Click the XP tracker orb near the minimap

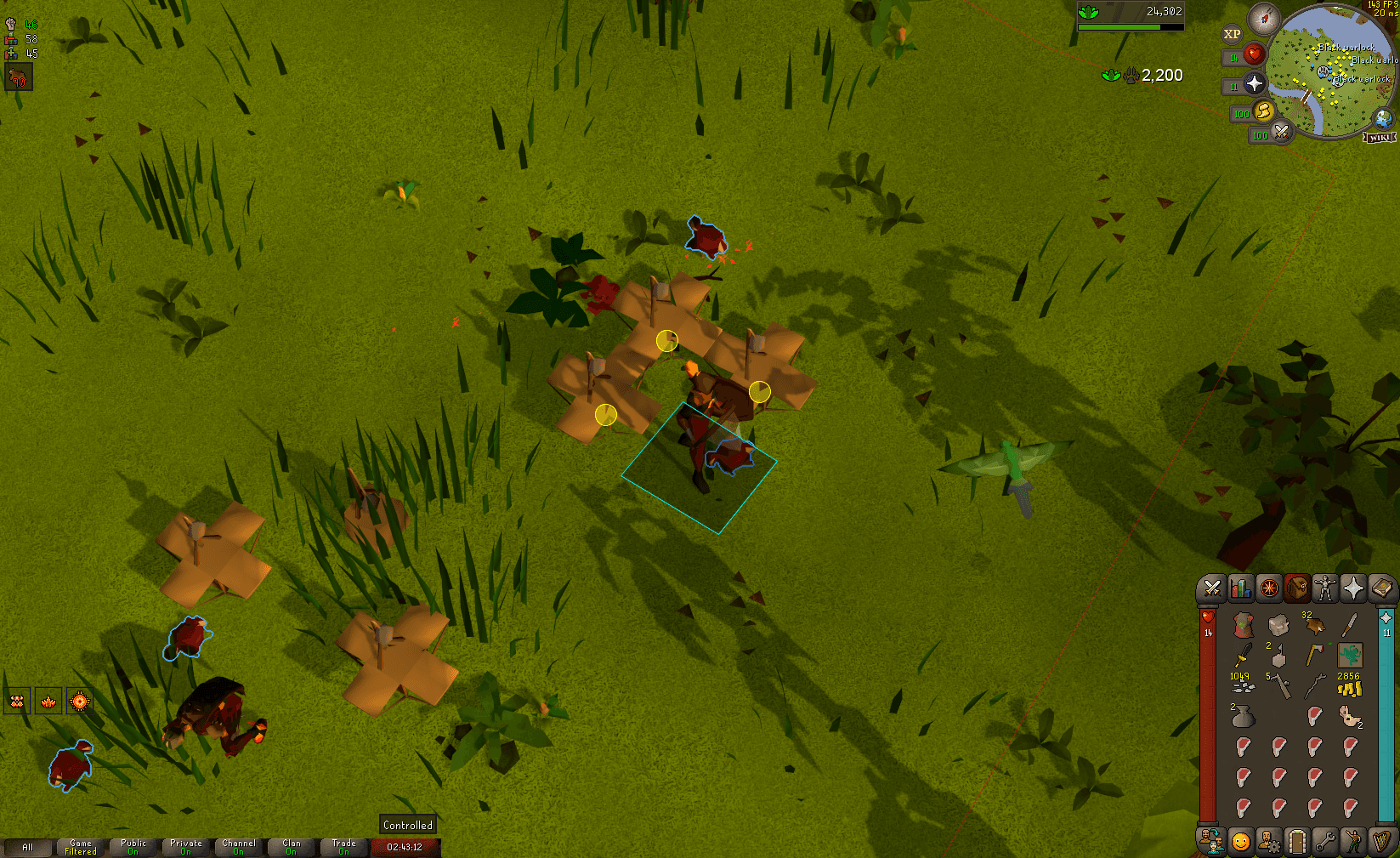(1231, 34)
